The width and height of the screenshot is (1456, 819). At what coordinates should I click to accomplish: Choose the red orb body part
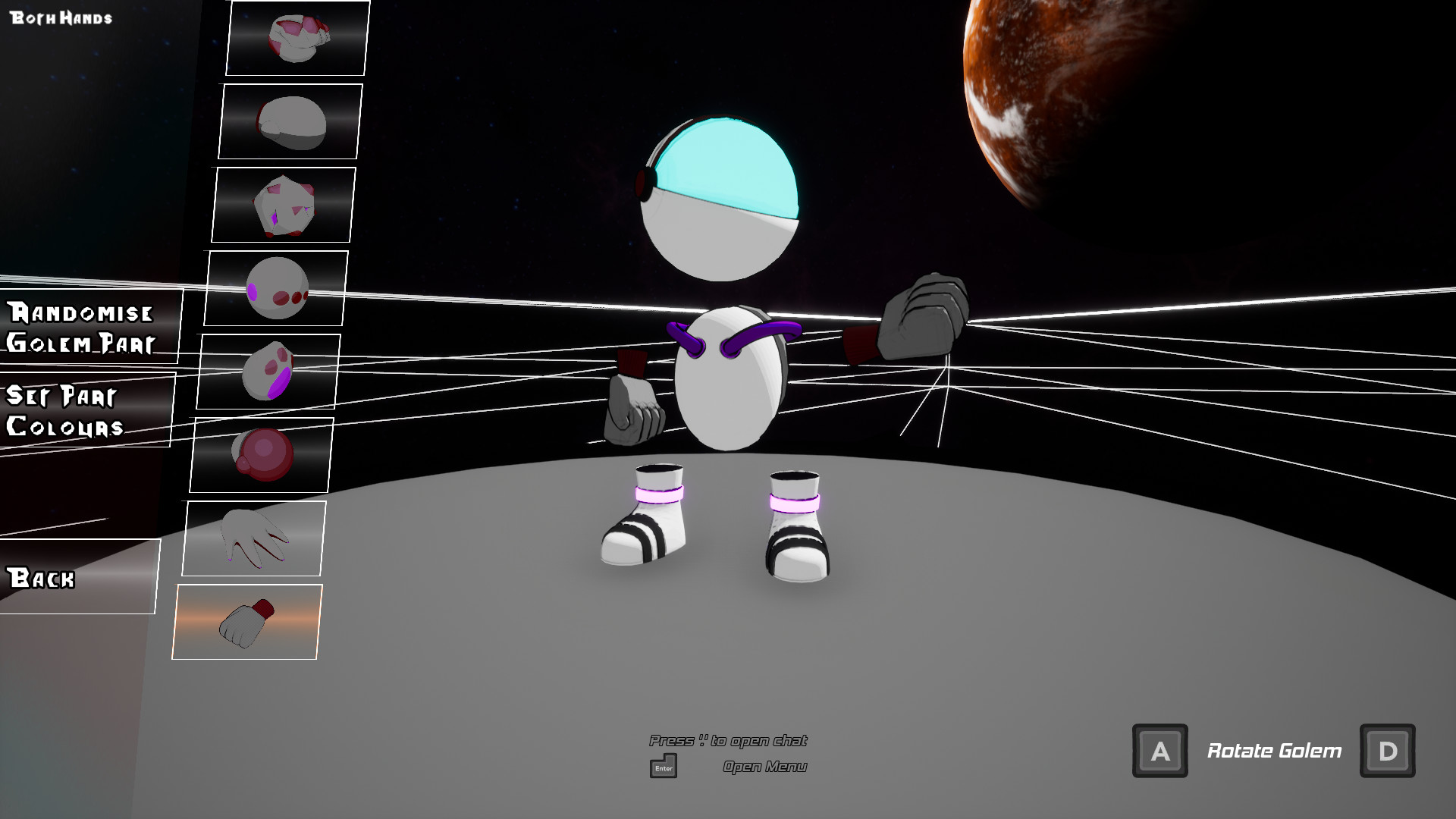point(260,456)
